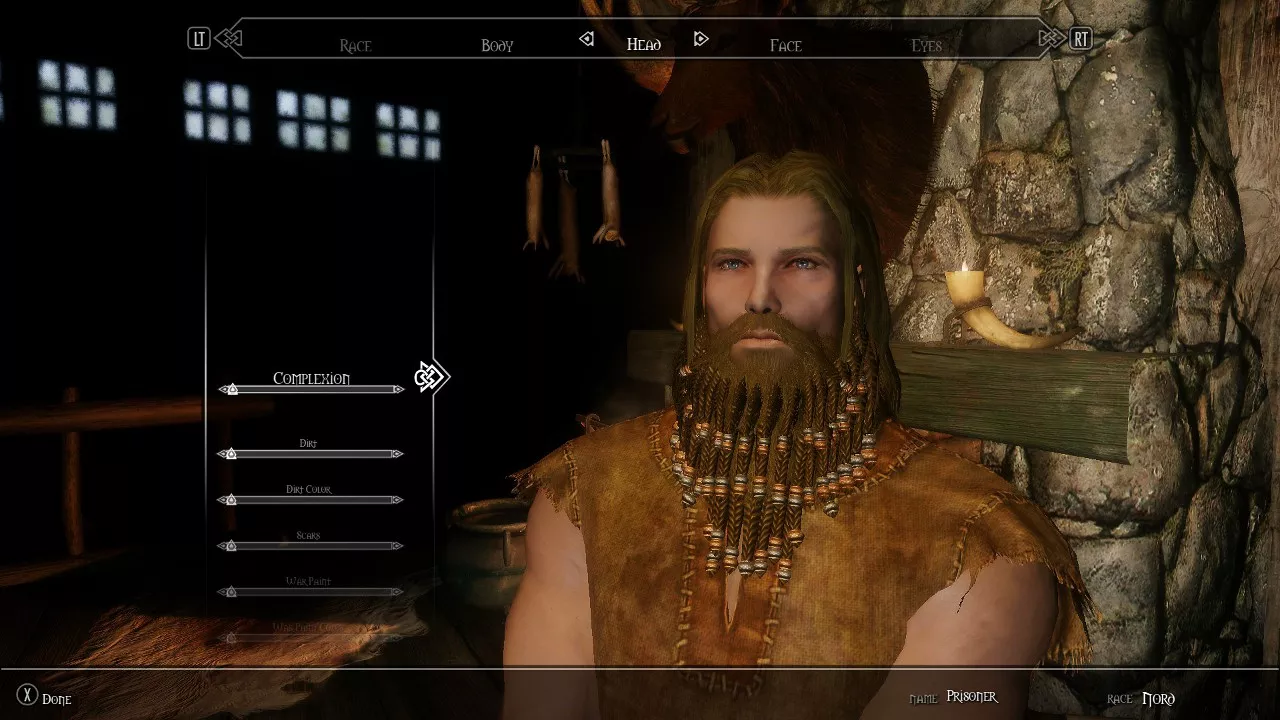The height and width of the screenshot is (720, 1280).
Task: Click the Dirt slider bar
Action: pos(312,454)
